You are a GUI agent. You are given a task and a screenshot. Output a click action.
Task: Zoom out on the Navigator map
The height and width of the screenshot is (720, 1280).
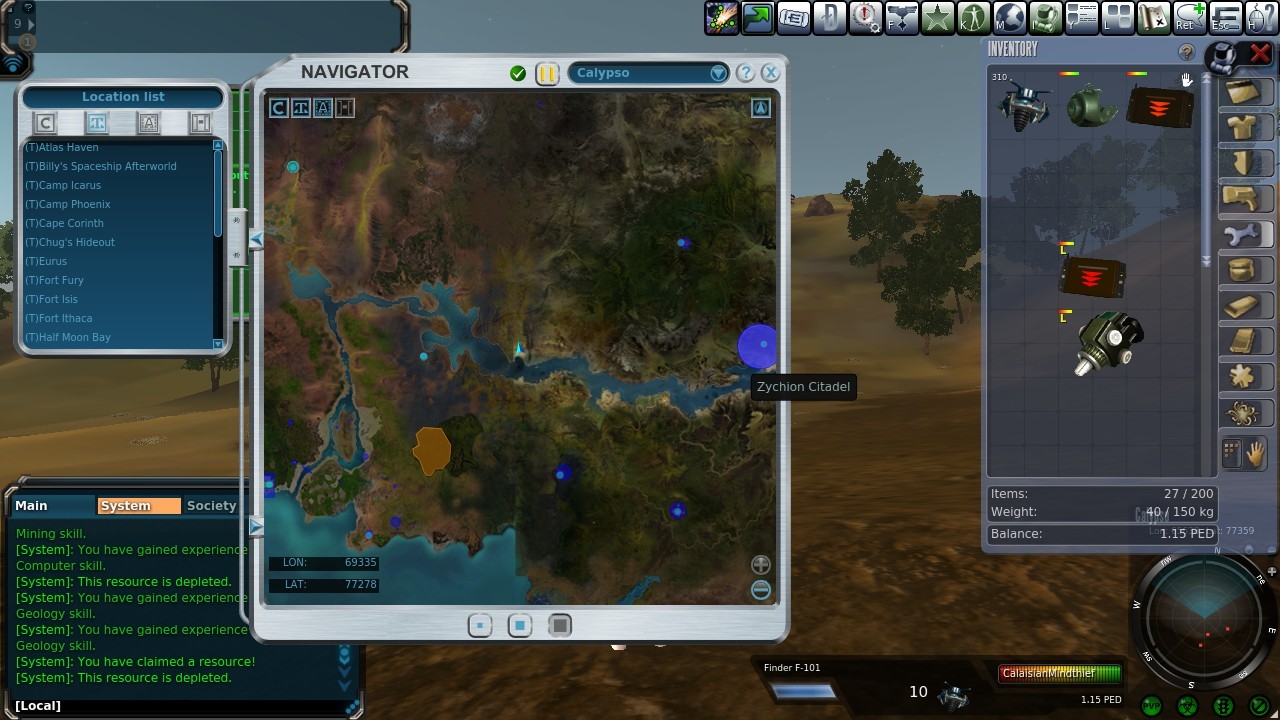[x=761, y=589]
